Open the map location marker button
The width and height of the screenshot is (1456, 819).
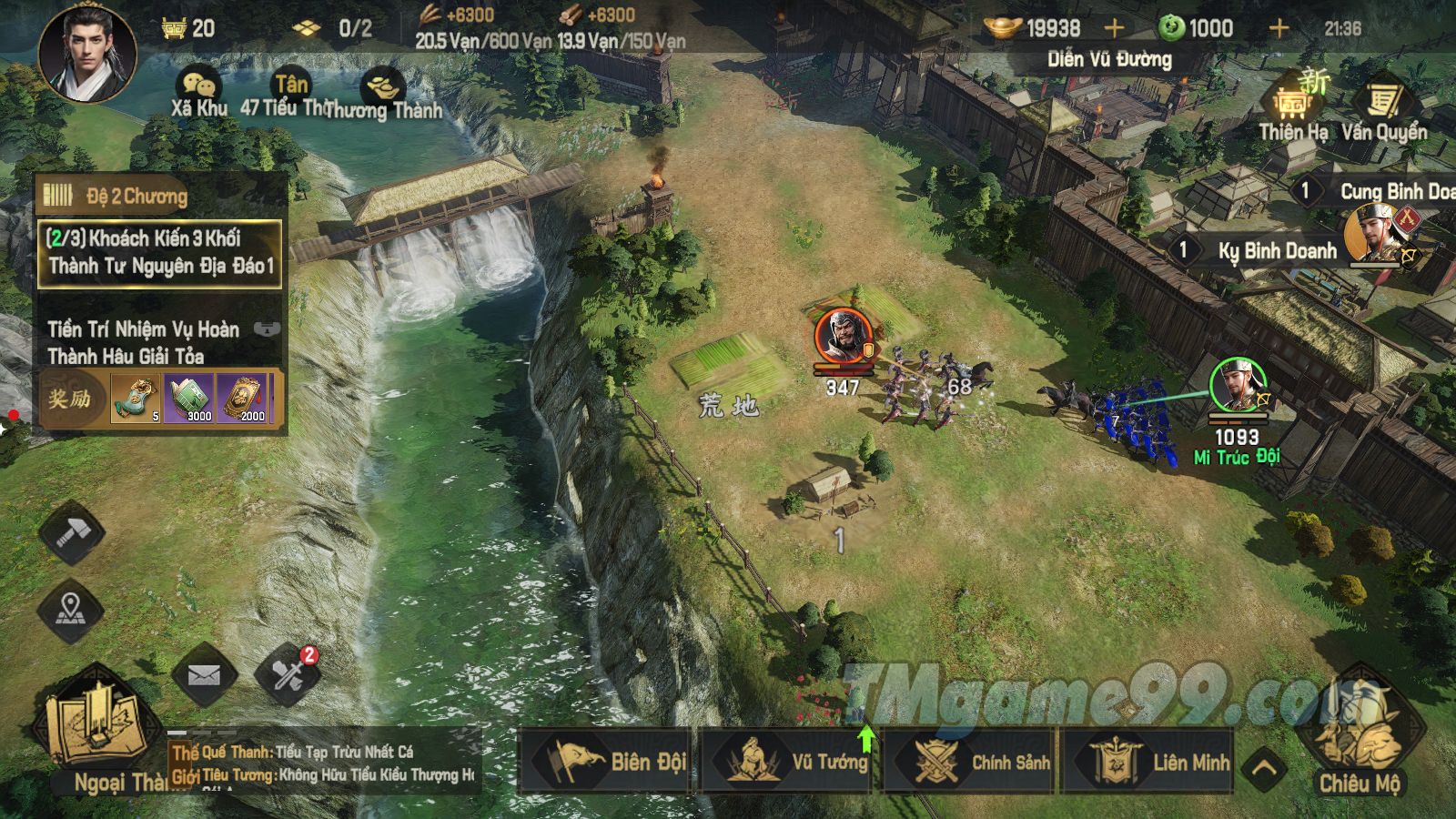click(x=71, y=608)
